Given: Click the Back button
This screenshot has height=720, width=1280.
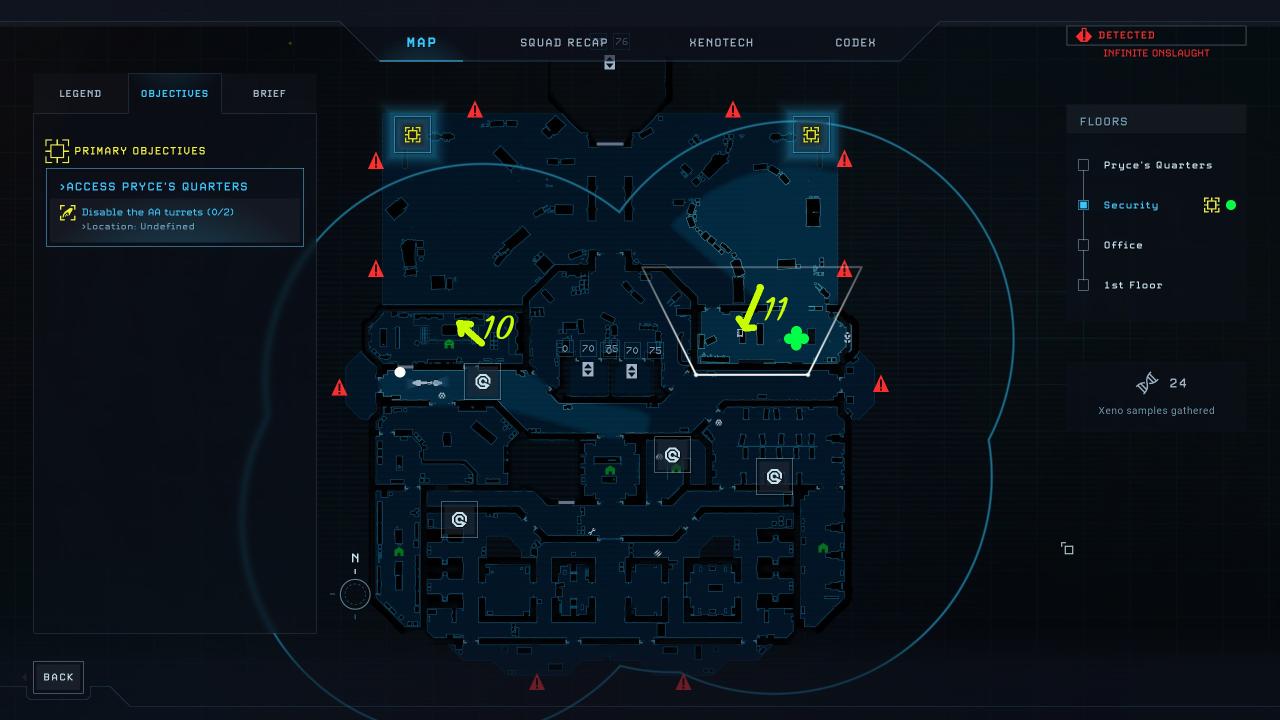Looking at the screenshot, I should click(x=58, y=677).
